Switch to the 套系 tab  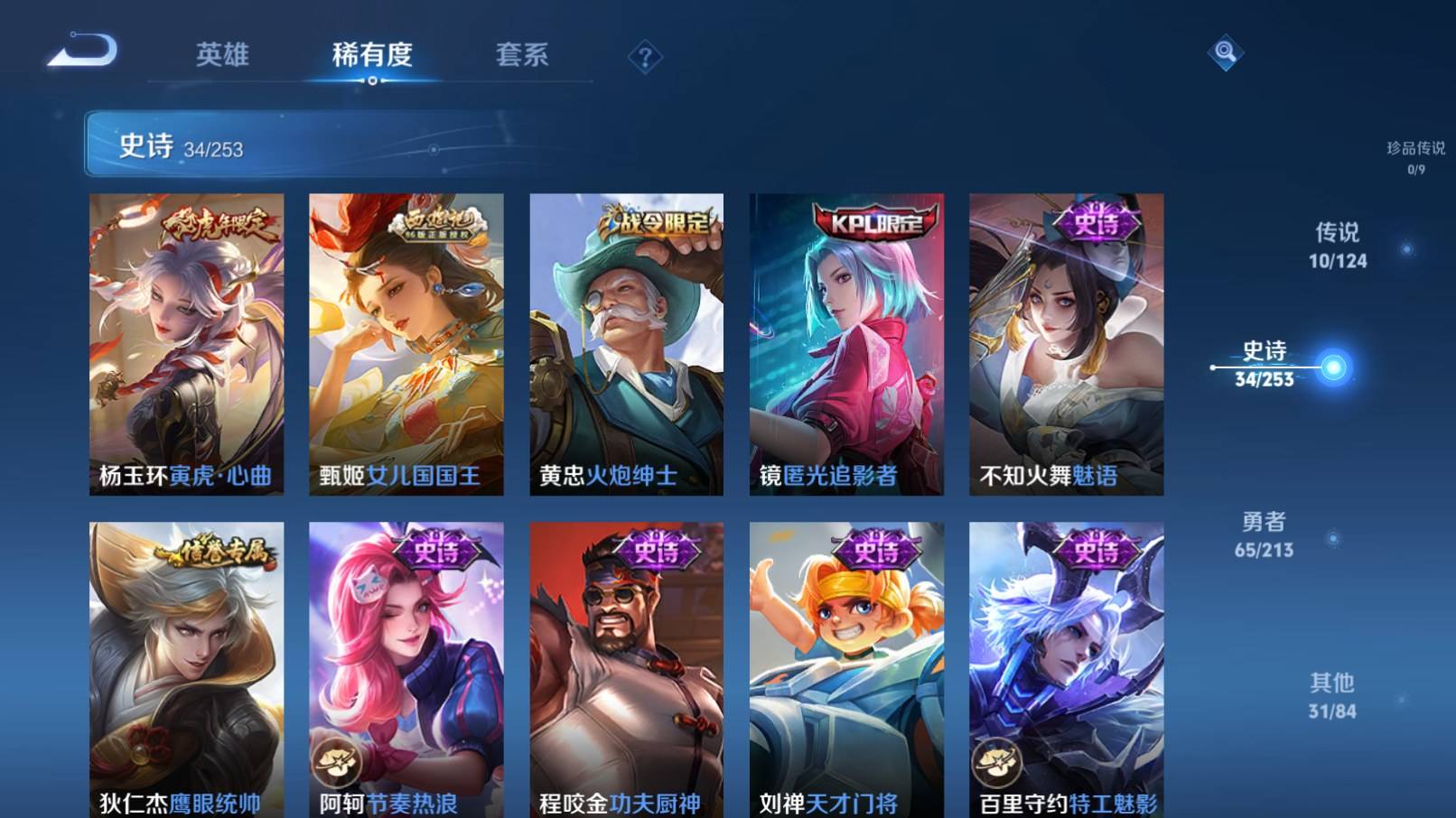523,54
